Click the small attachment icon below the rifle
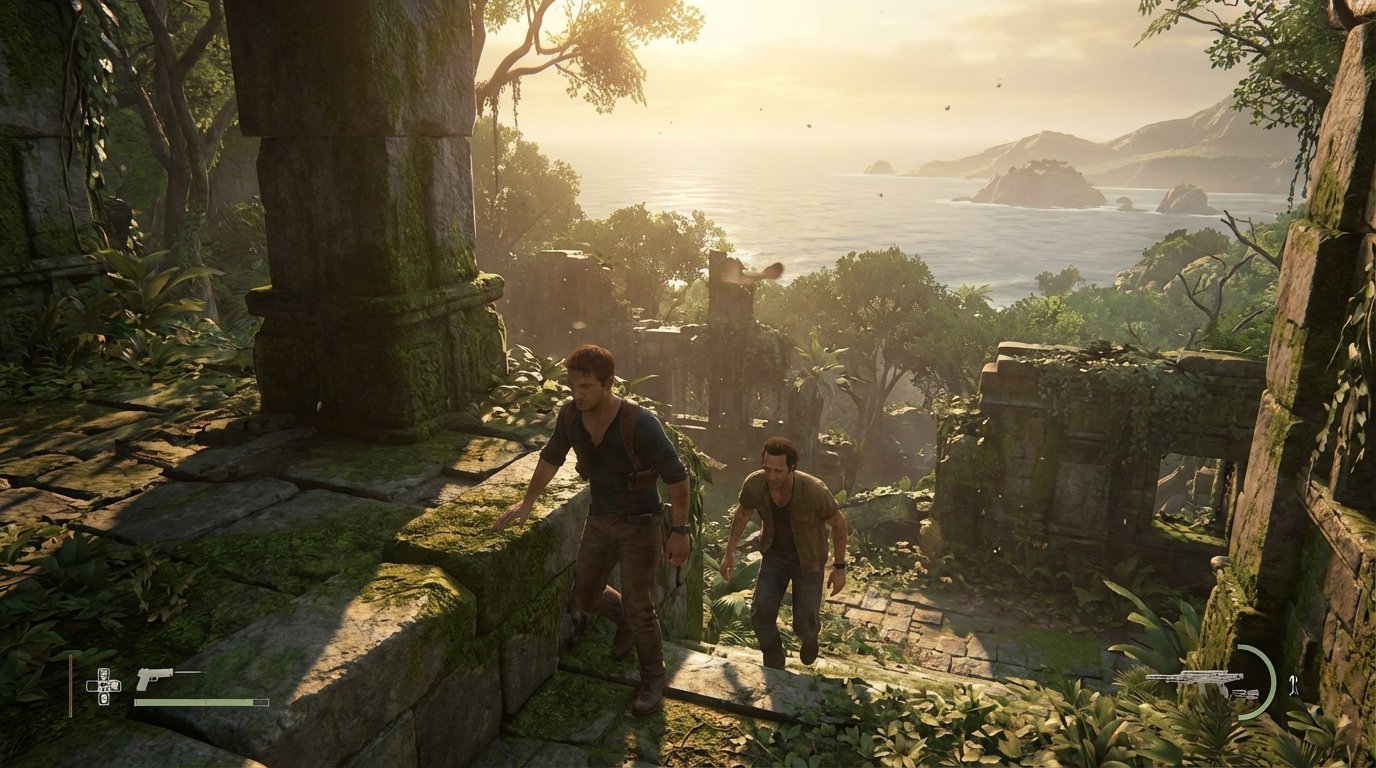 click(x=1243, y=694)
